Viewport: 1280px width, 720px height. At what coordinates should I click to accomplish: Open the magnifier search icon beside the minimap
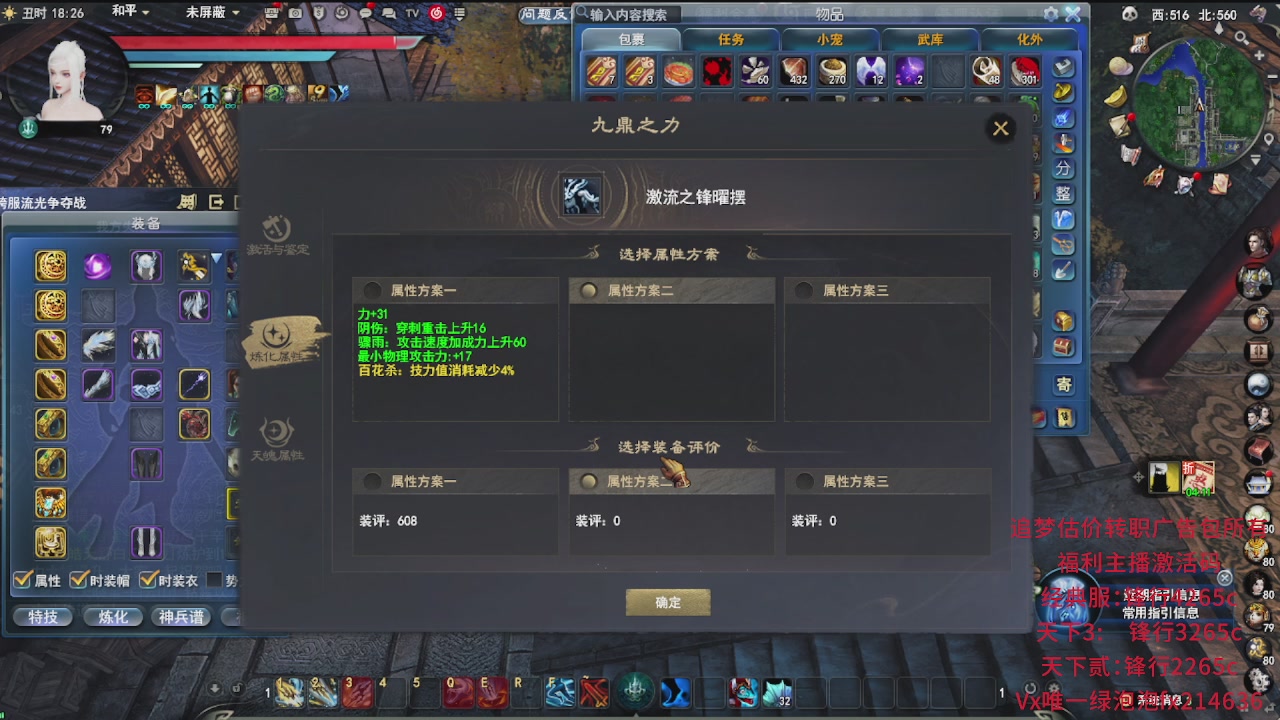pyautogui.click(x=1241, y=36)
